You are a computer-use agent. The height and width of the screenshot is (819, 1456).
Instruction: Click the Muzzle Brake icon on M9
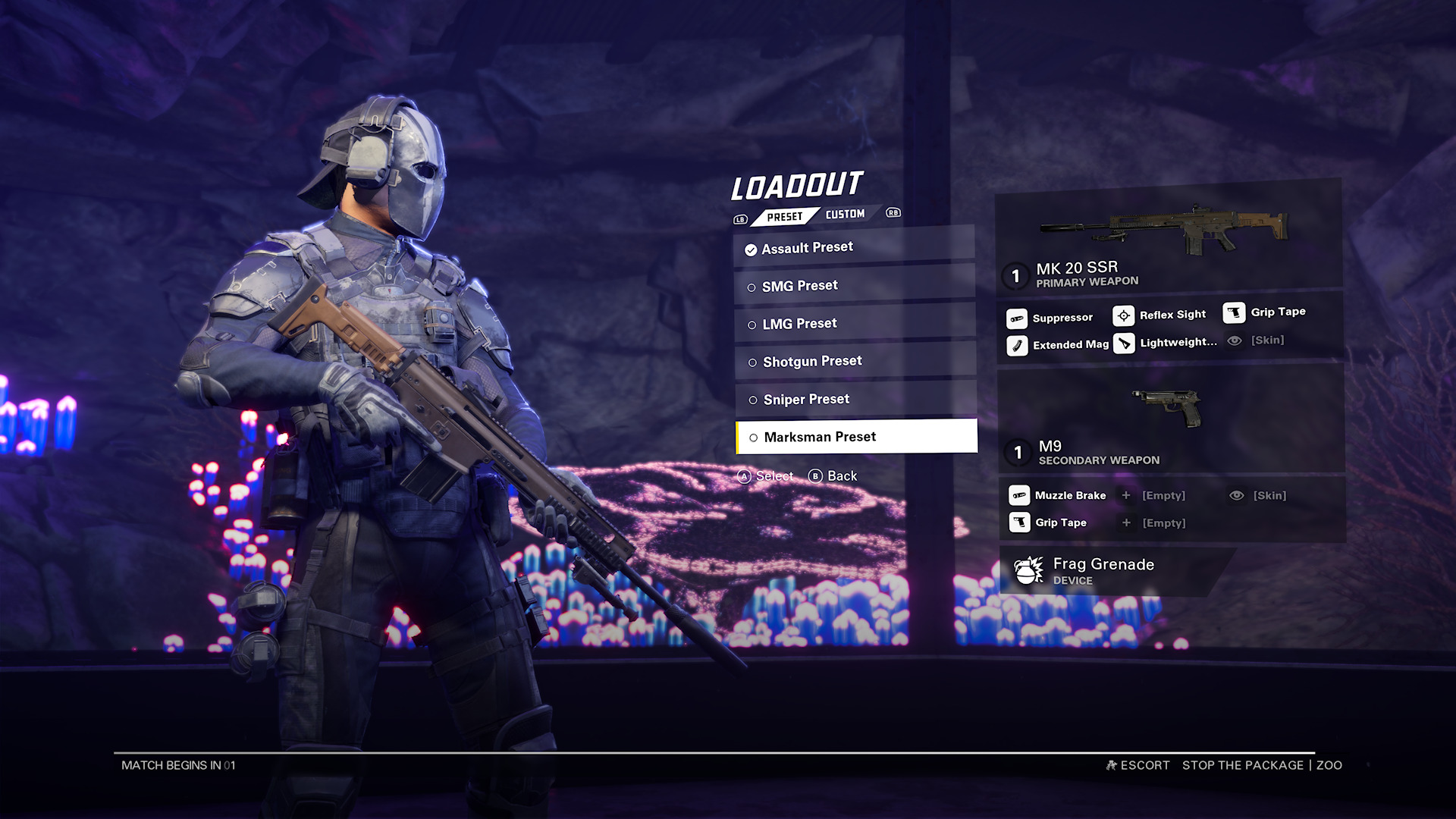tap(1018, 495)
